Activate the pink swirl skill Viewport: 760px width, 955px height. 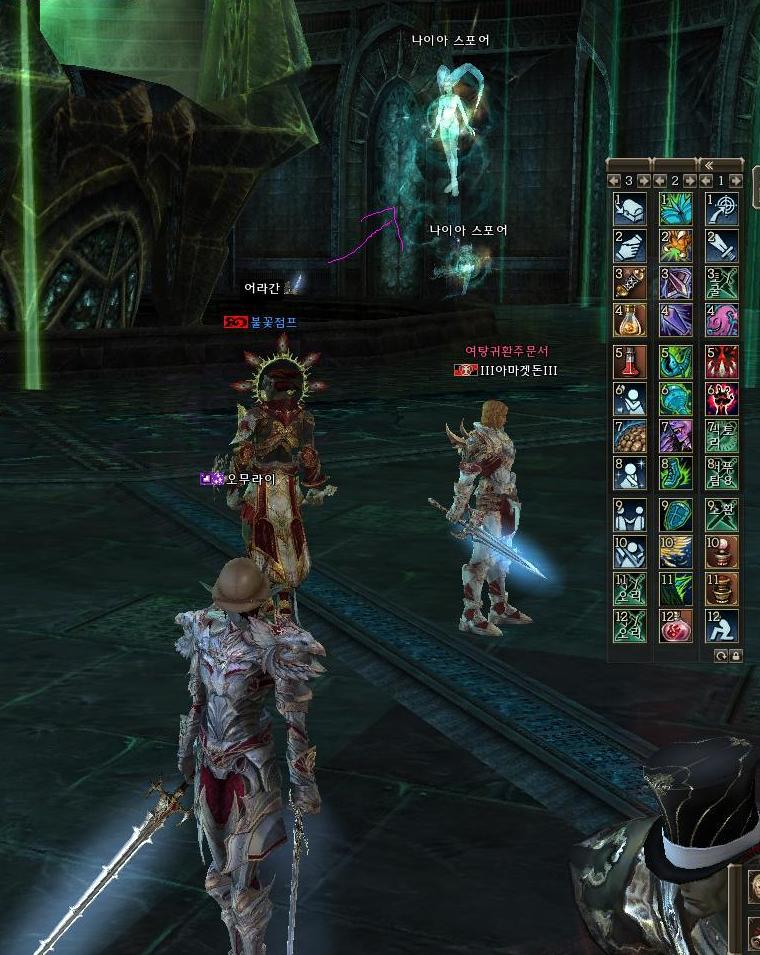coord(722,320)
